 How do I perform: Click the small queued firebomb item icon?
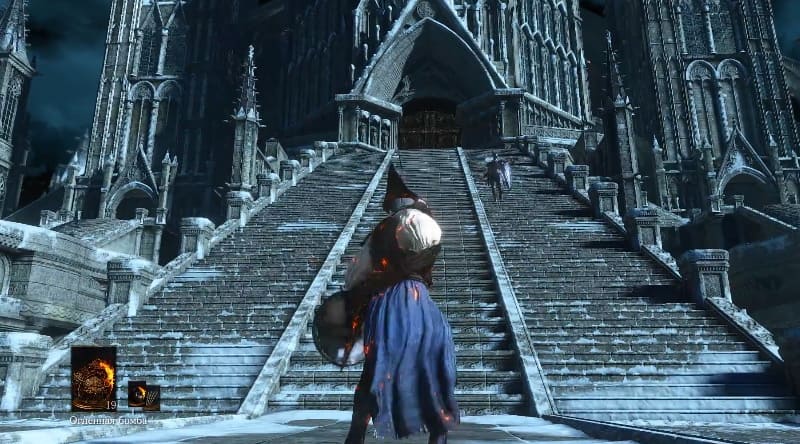click(x=137, y=394)
